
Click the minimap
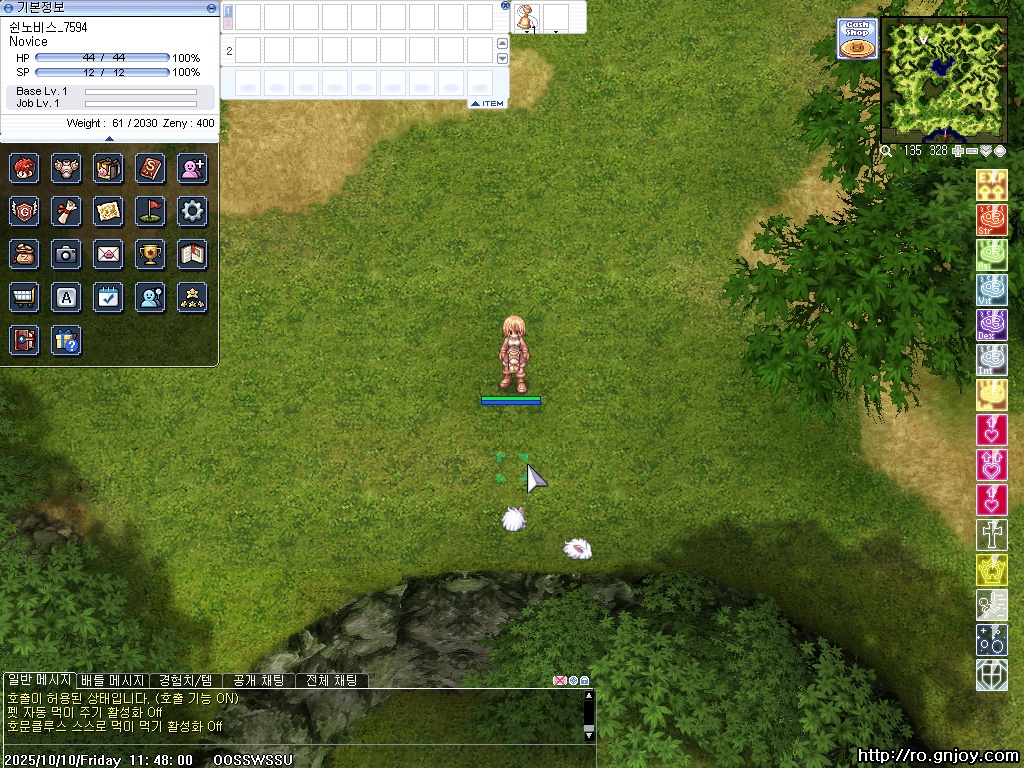click(943, 78)
